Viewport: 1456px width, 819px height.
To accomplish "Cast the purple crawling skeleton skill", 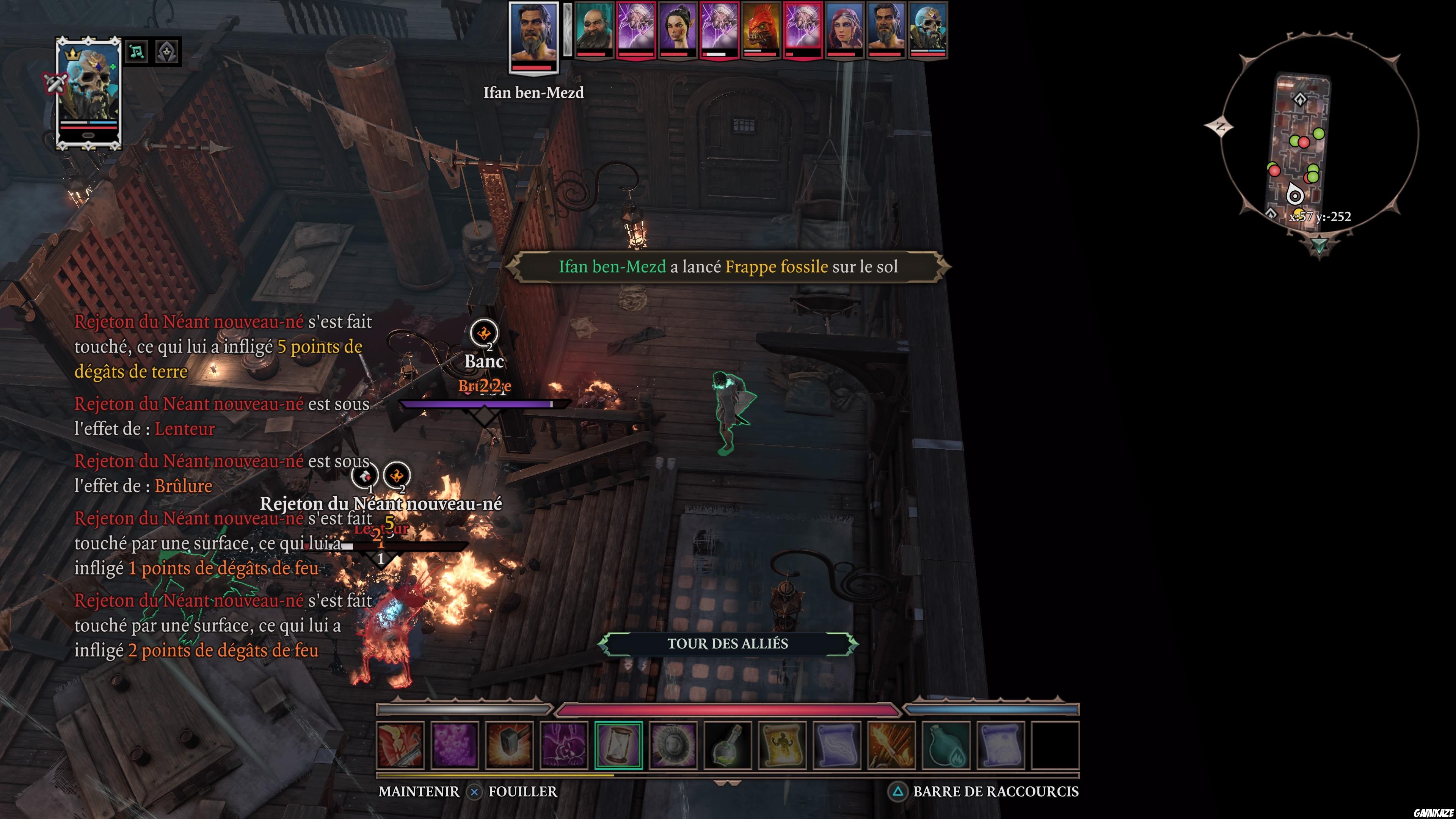I will 563,745.
